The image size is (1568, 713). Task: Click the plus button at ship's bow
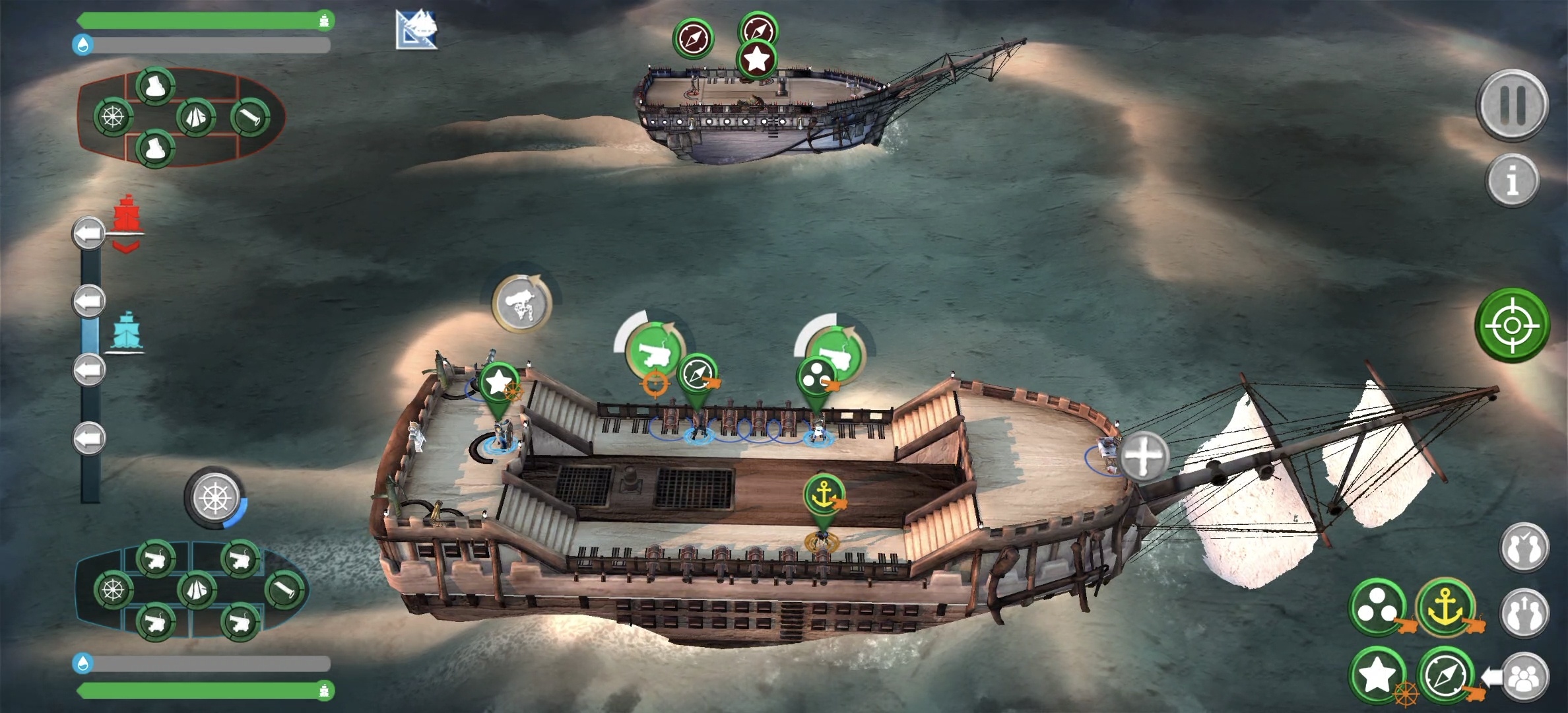pos(1144,456)
